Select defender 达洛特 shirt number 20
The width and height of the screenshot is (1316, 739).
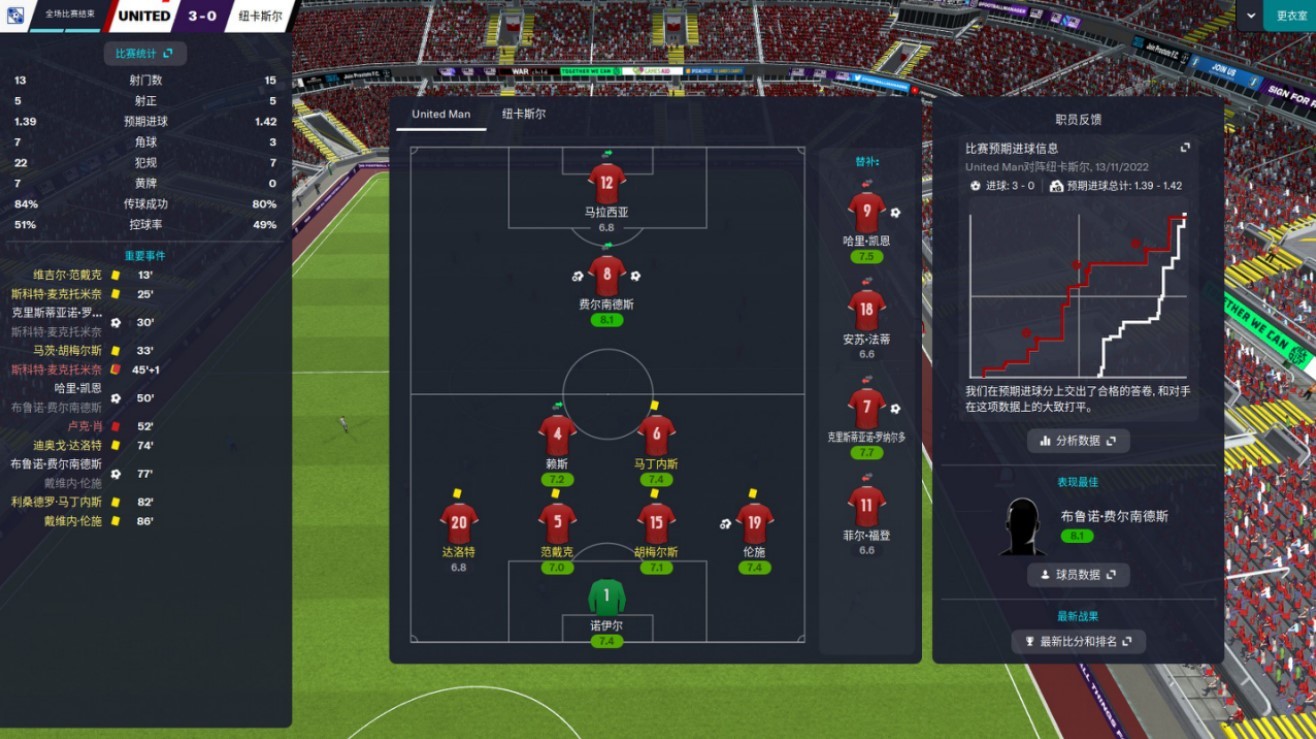click(459, 524)
